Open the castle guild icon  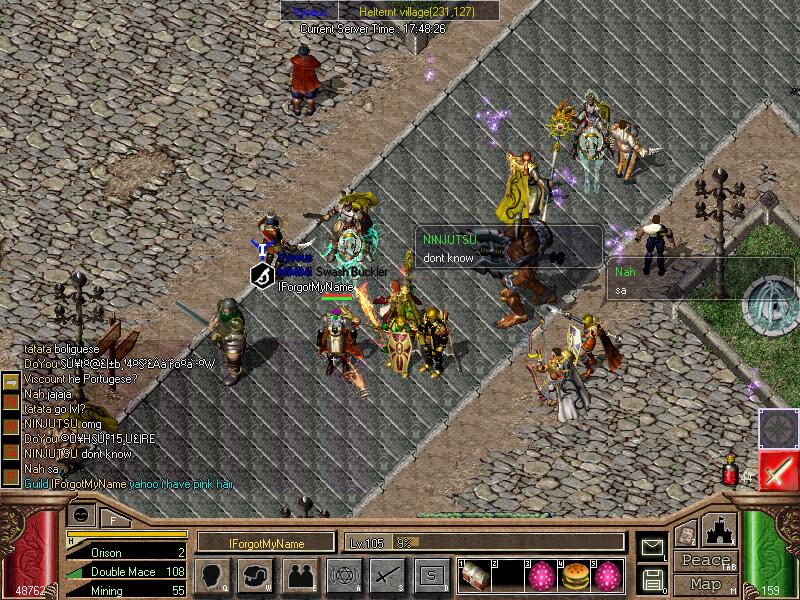coord(720,531)
